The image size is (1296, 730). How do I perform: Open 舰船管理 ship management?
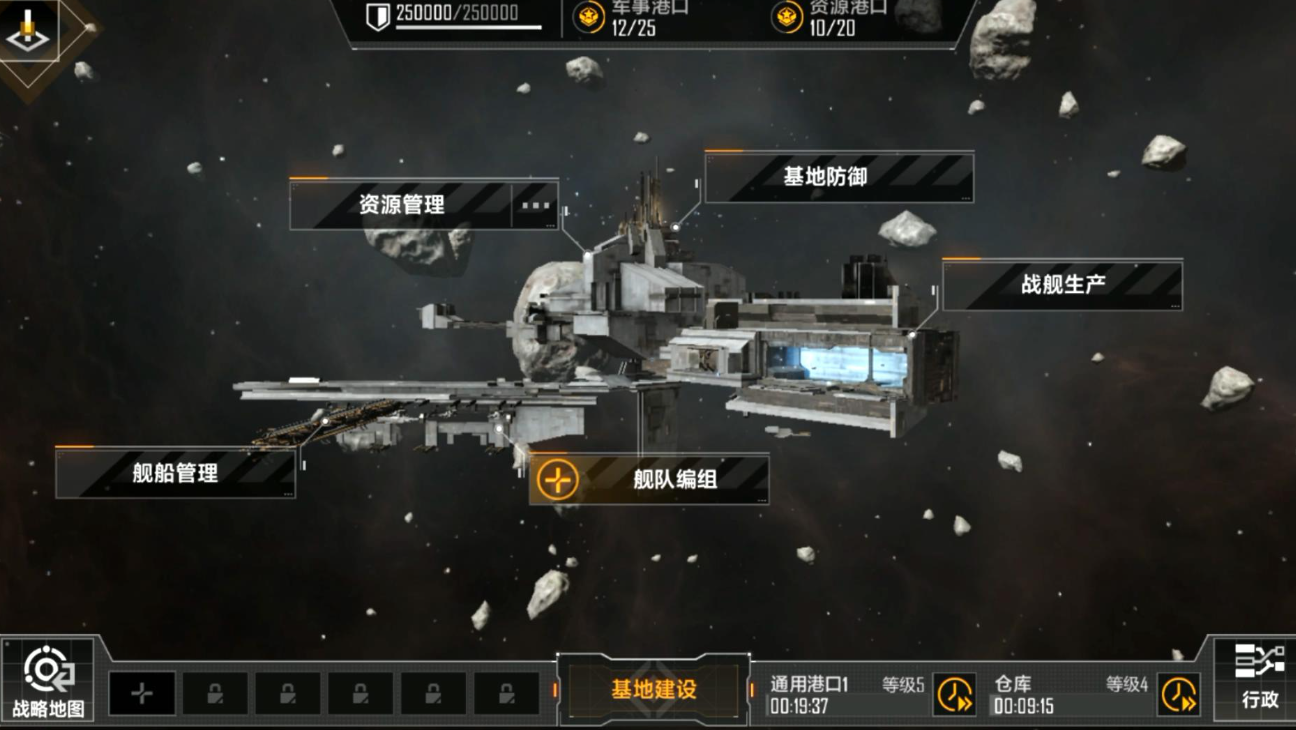[x=175, y=473]
